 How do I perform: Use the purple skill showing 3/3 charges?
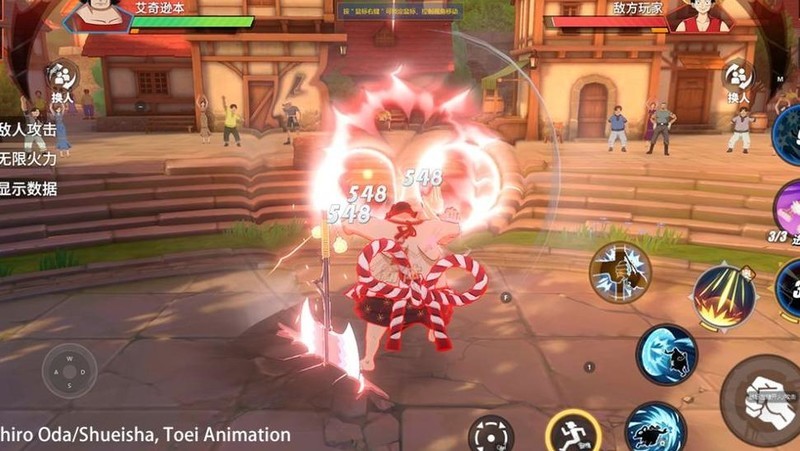pyautogui.click(x=787, y=212)
